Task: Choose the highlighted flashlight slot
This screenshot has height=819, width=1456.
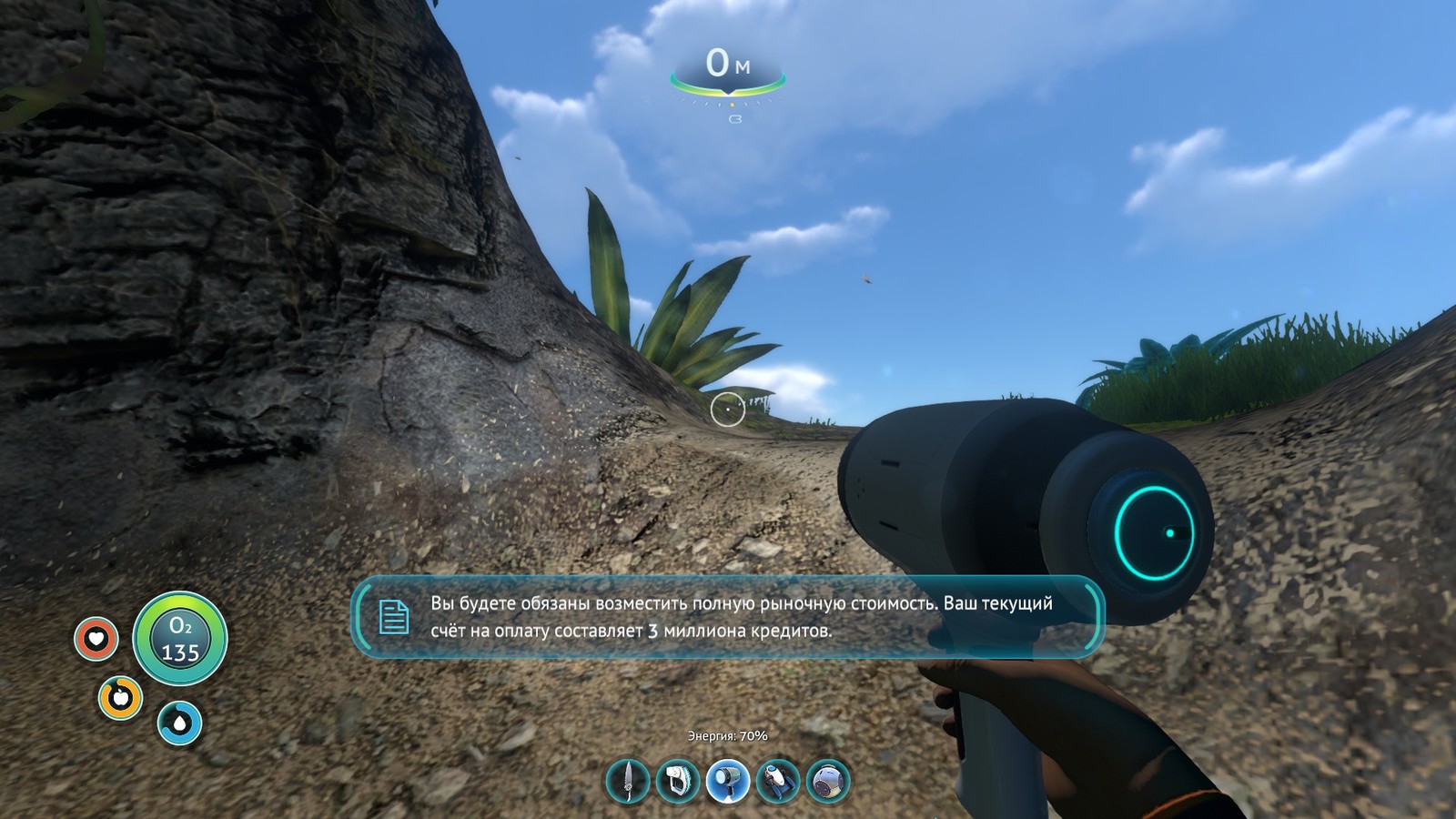Action: coord(728,781)
